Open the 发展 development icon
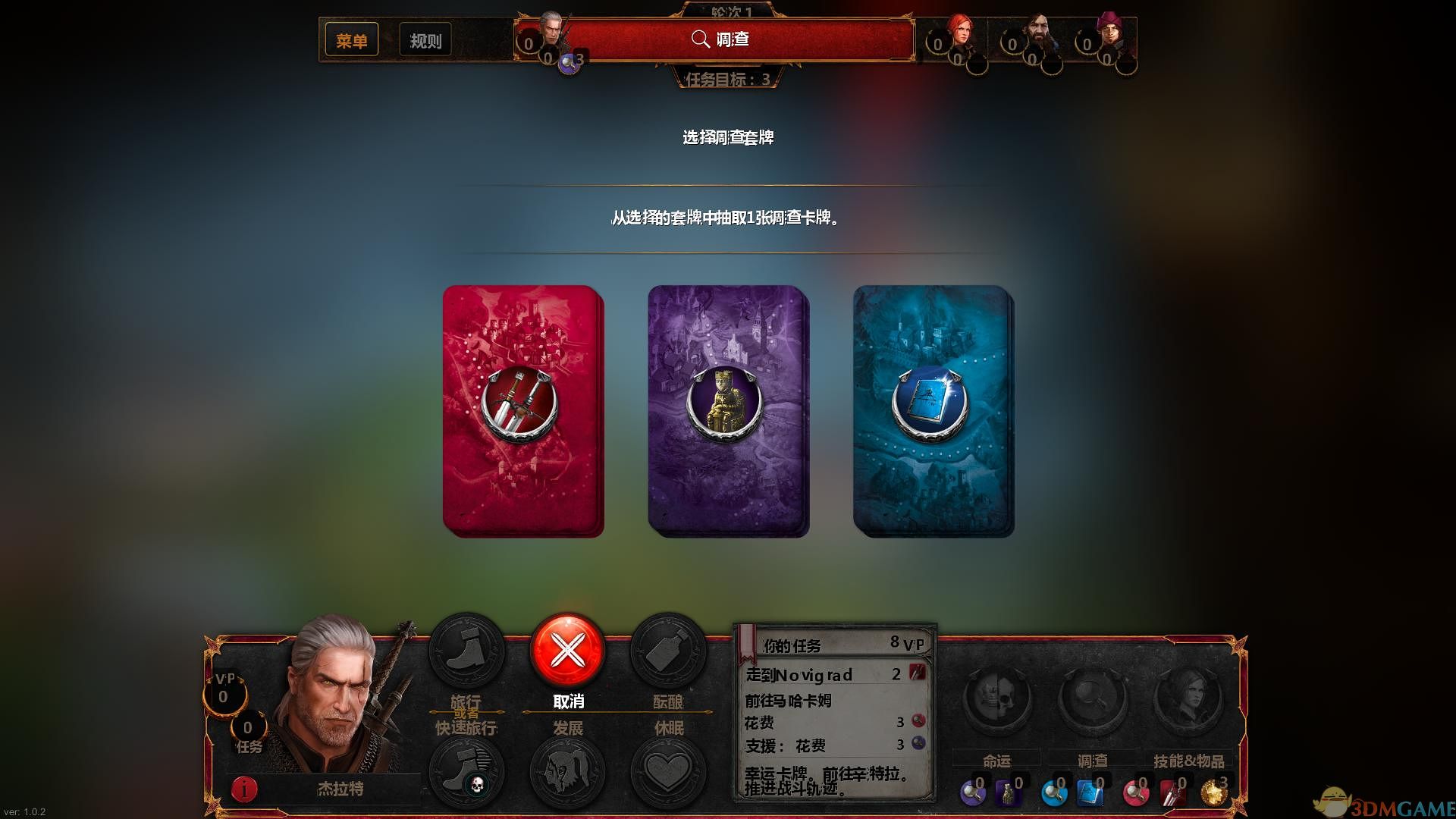 coord(568,770)
